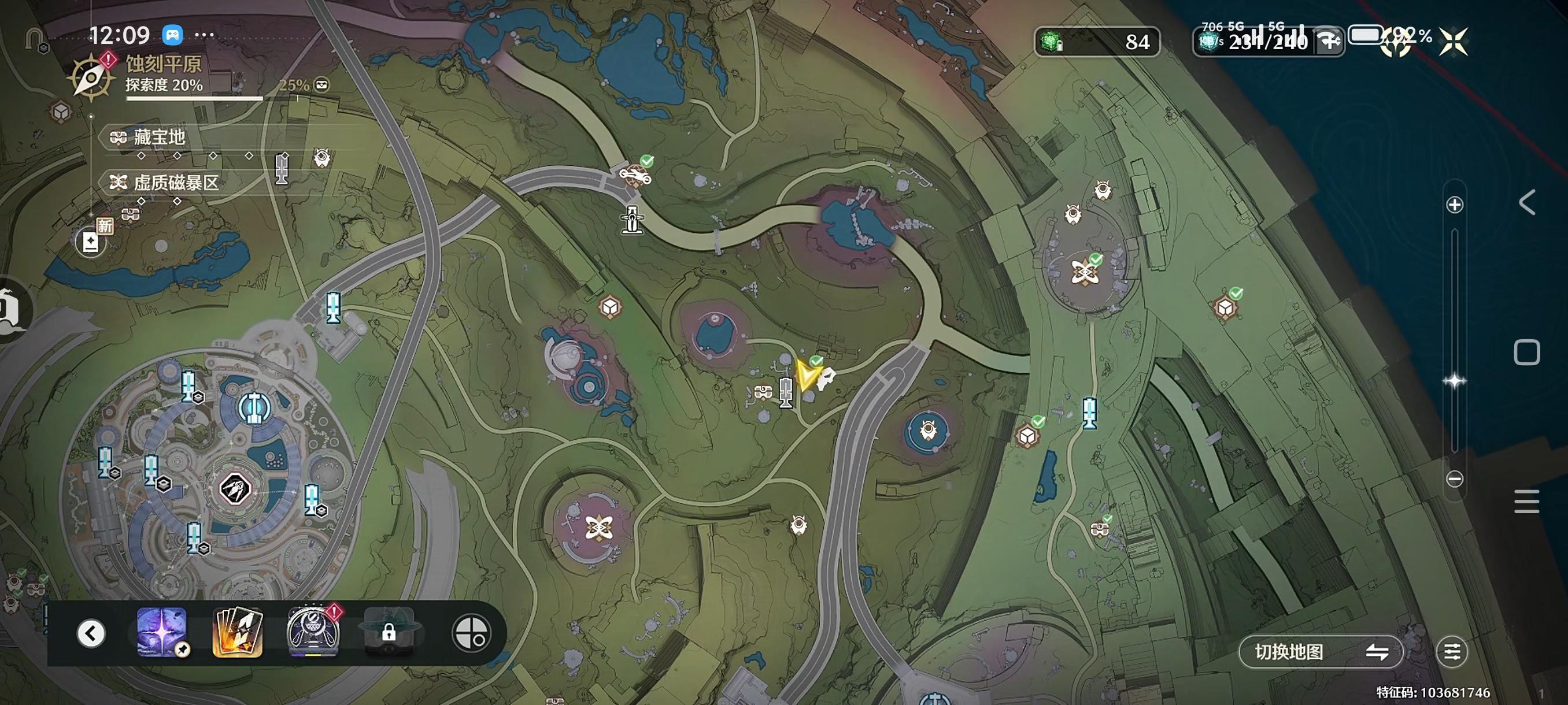
Task: Click the map zoom slider handle
Action: point(1454,381)
